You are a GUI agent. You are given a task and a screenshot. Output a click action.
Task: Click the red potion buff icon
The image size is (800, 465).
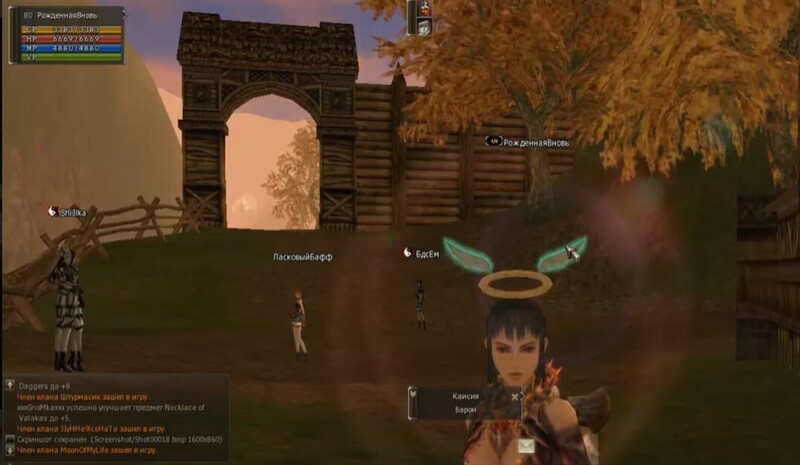pos(424,10)
